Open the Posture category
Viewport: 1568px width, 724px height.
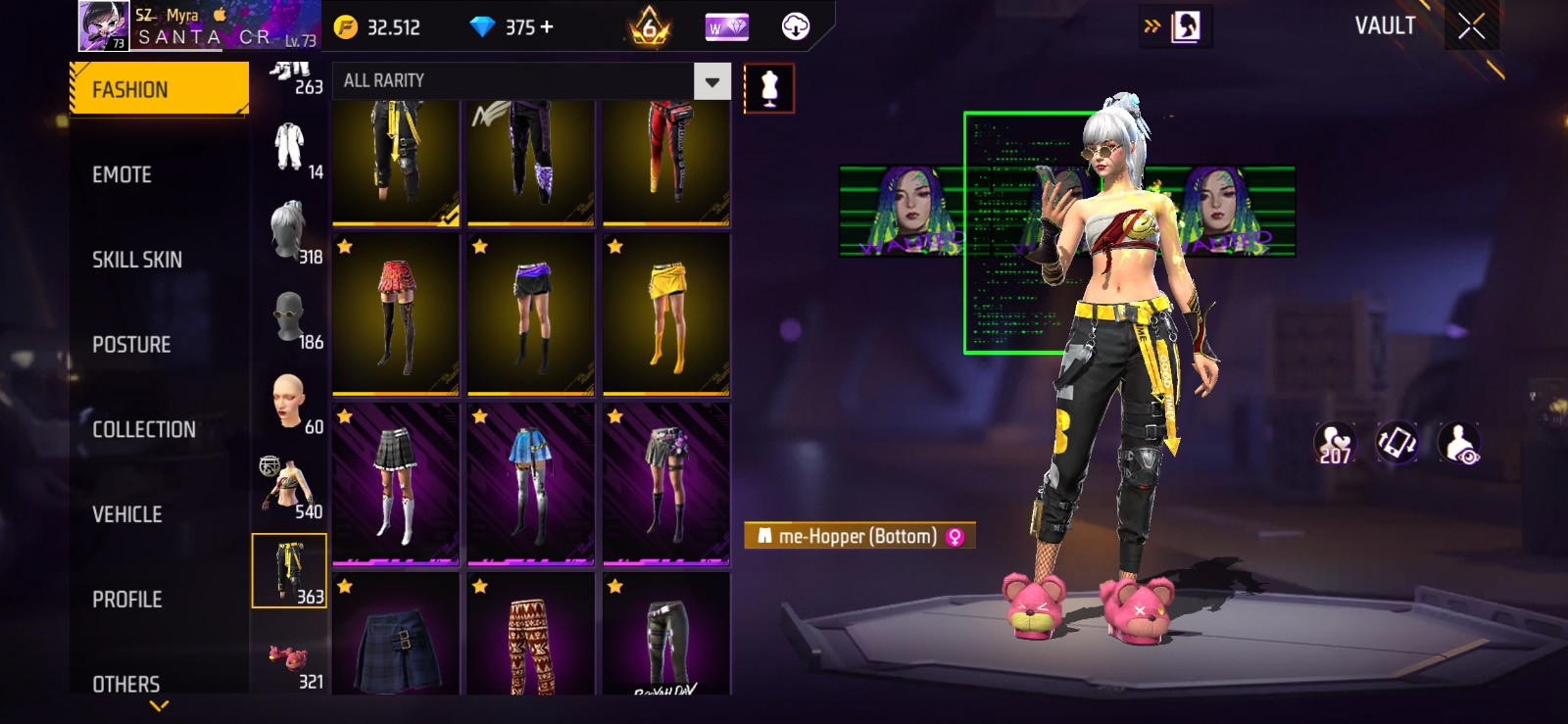point(131,345)
